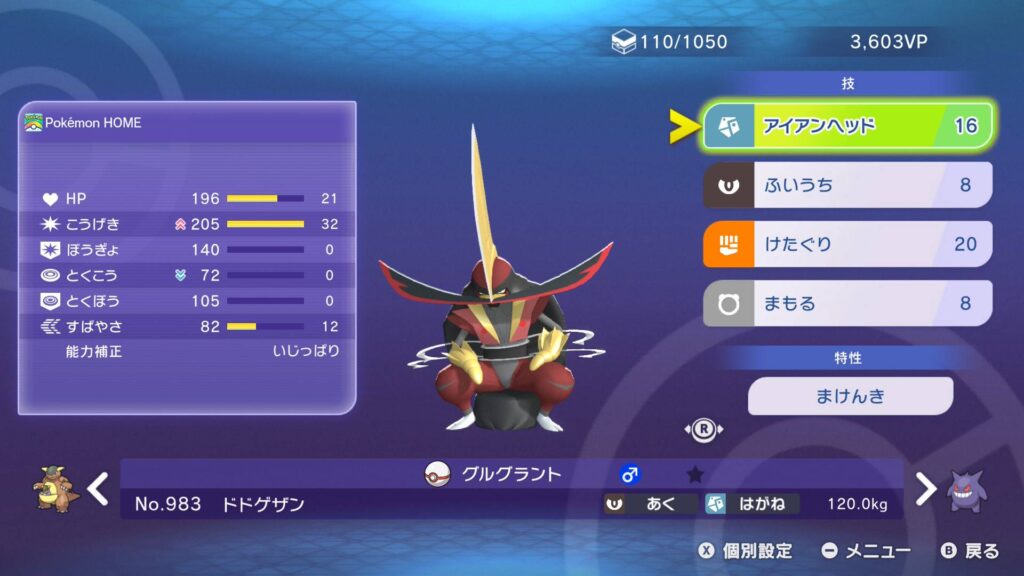Screen dimensions: 1024x576
Task: Select the アイアンヘッド move
Action: pos(847,126)
